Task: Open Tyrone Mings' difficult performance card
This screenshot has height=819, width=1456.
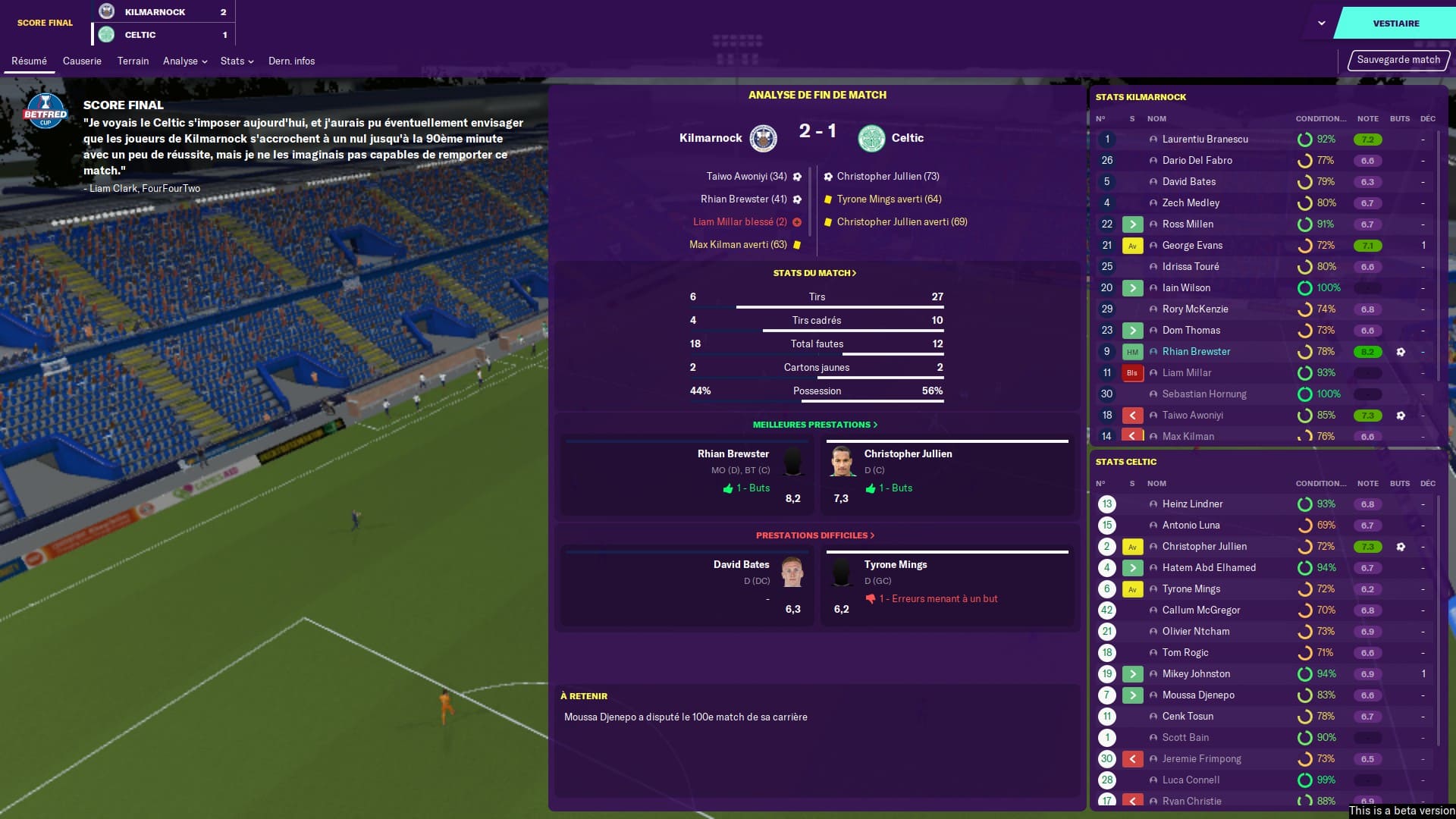Action: (x=946, y=586)
